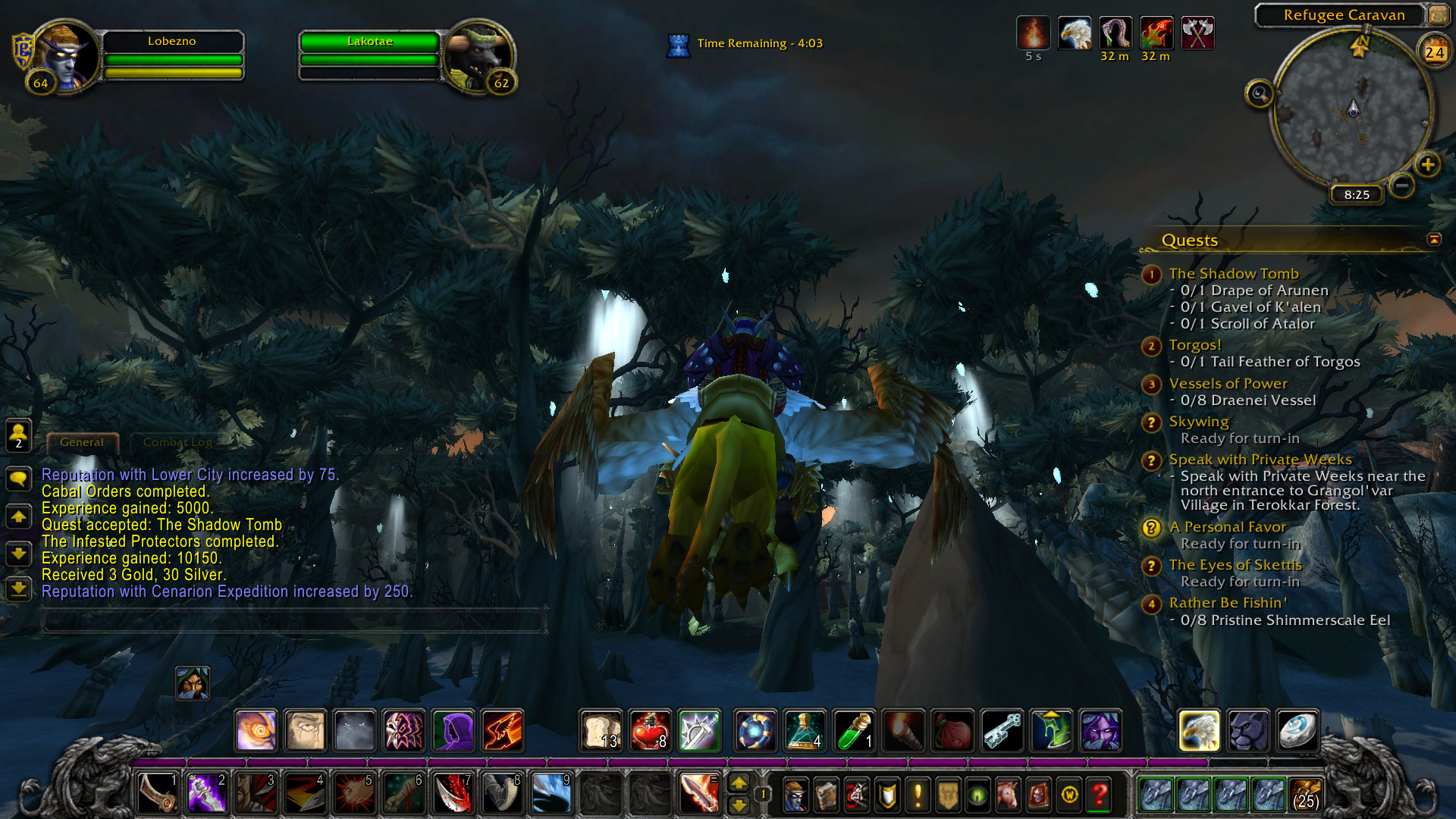Use the bread food item slot
1456x819 pixels.
[x=601, y=730]
